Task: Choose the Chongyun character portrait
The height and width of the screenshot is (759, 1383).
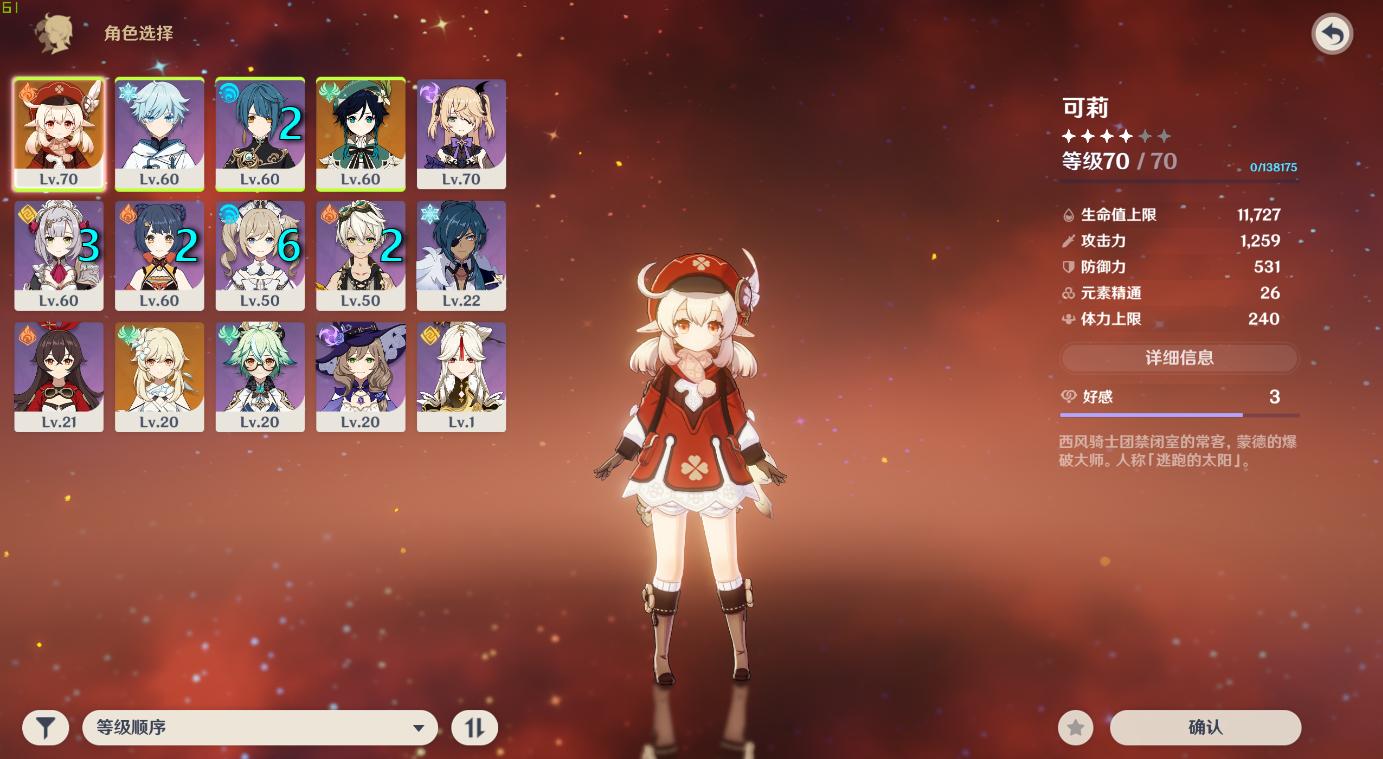Action: tap(159, 134)
